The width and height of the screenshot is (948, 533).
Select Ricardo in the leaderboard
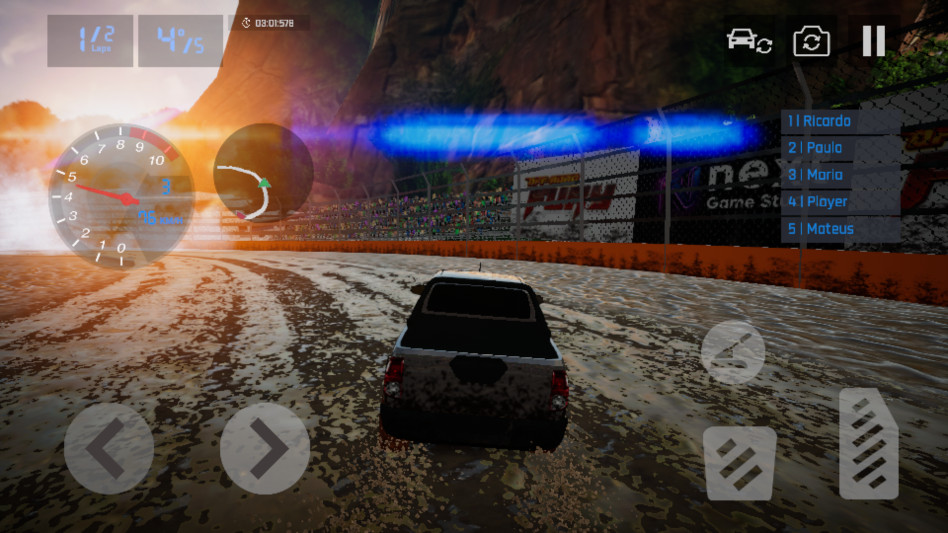[840, 121]
